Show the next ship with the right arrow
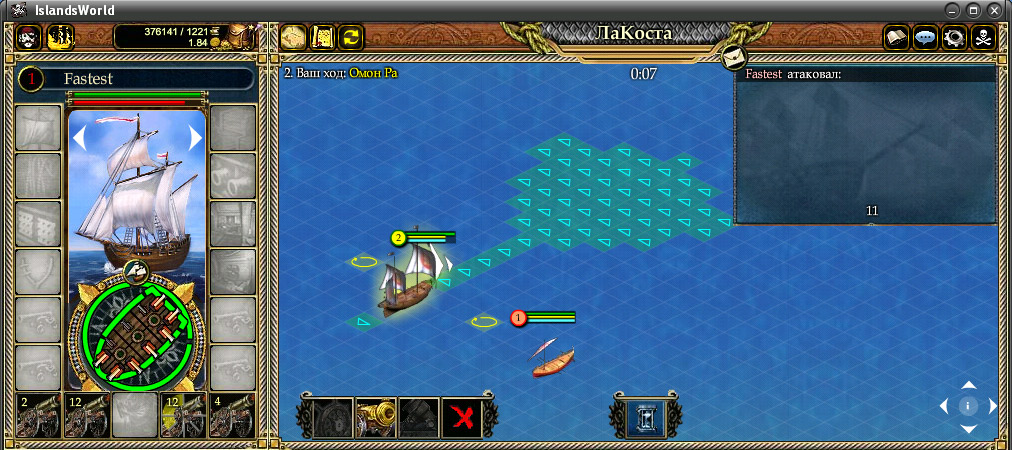 pyautogui.click(x=196, y=138)
